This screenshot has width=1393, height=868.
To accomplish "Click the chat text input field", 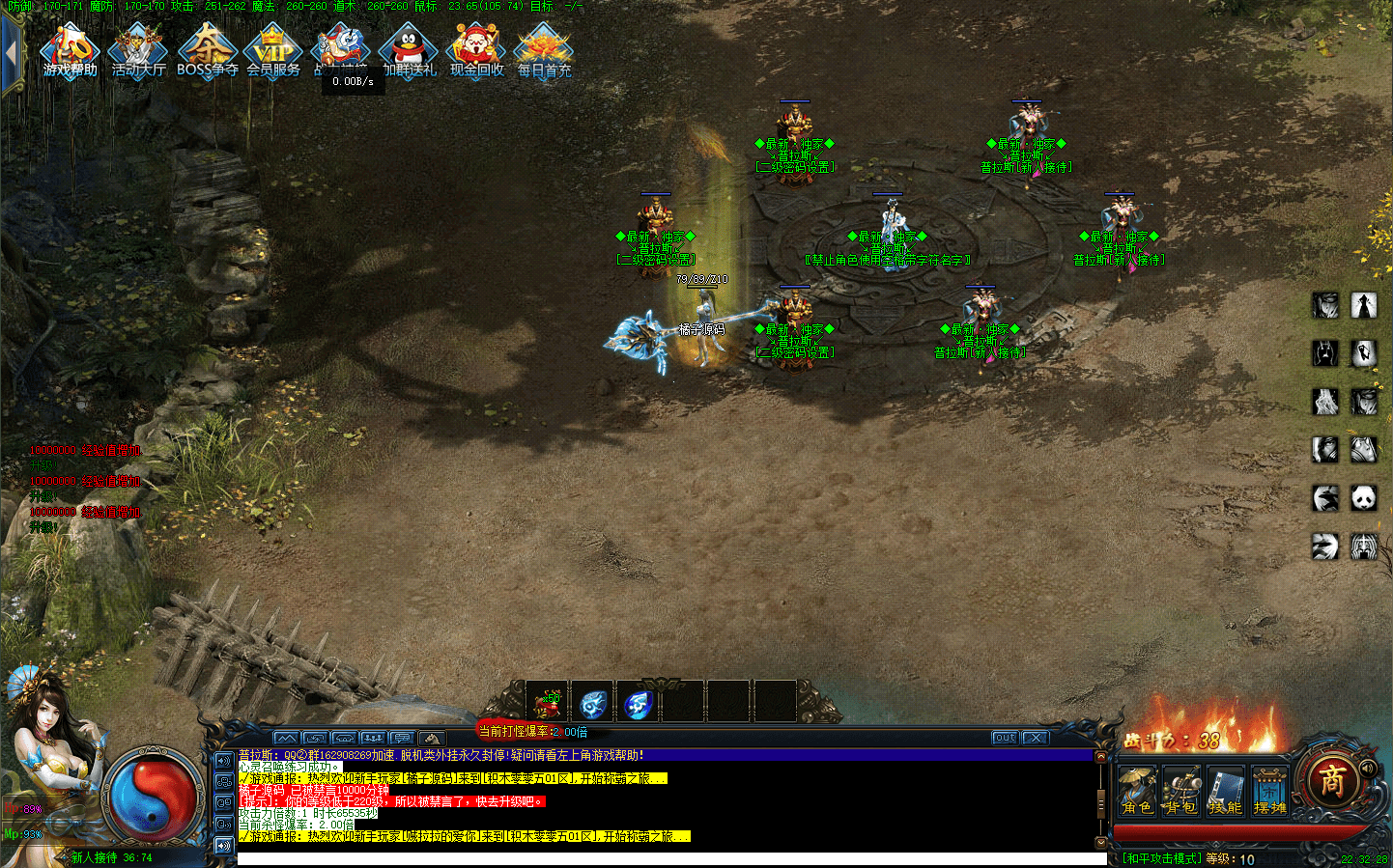I will [667, 858].
